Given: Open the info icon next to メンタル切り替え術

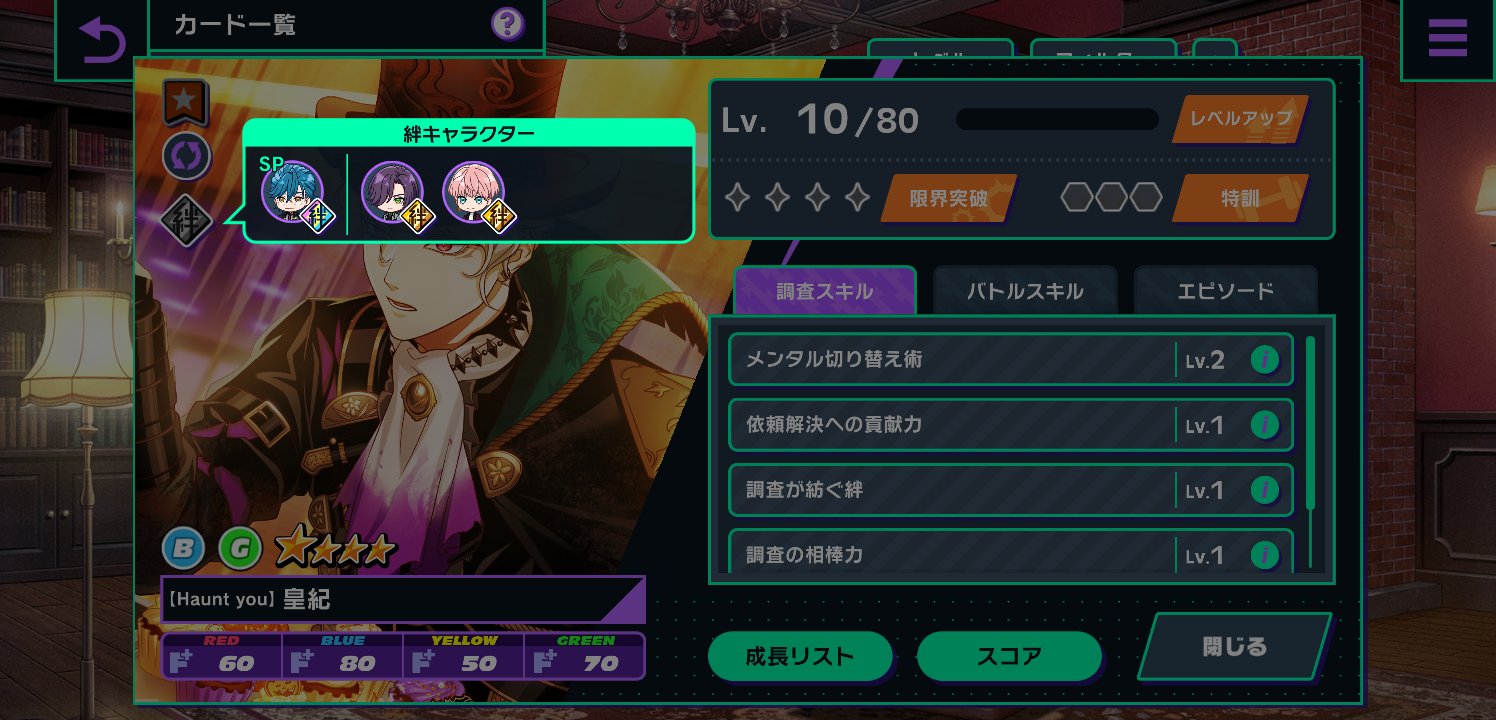Looking at the screenshot, I should [1264, 359].
